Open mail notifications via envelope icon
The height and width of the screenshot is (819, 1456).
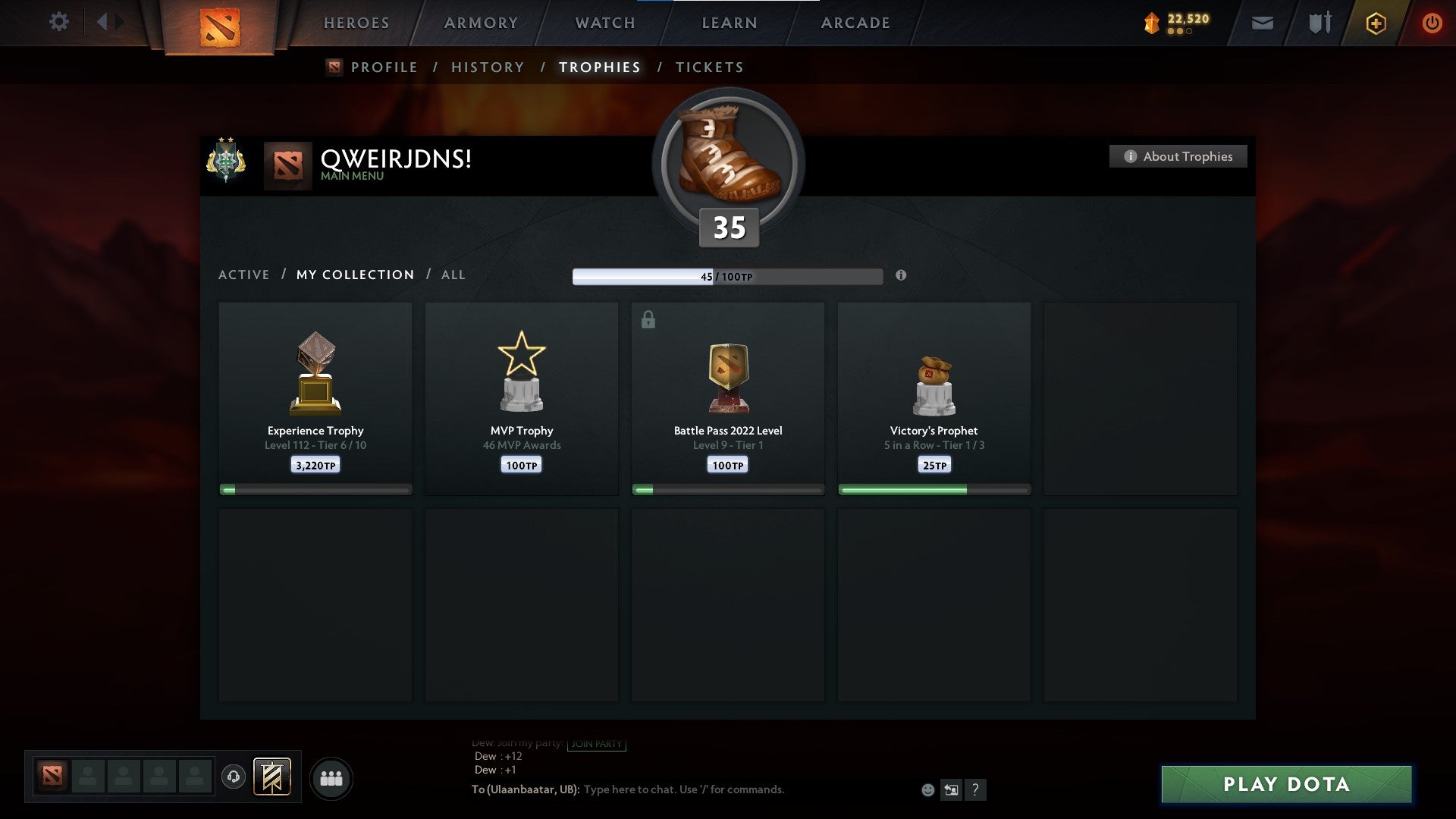tap(1261, 24)
